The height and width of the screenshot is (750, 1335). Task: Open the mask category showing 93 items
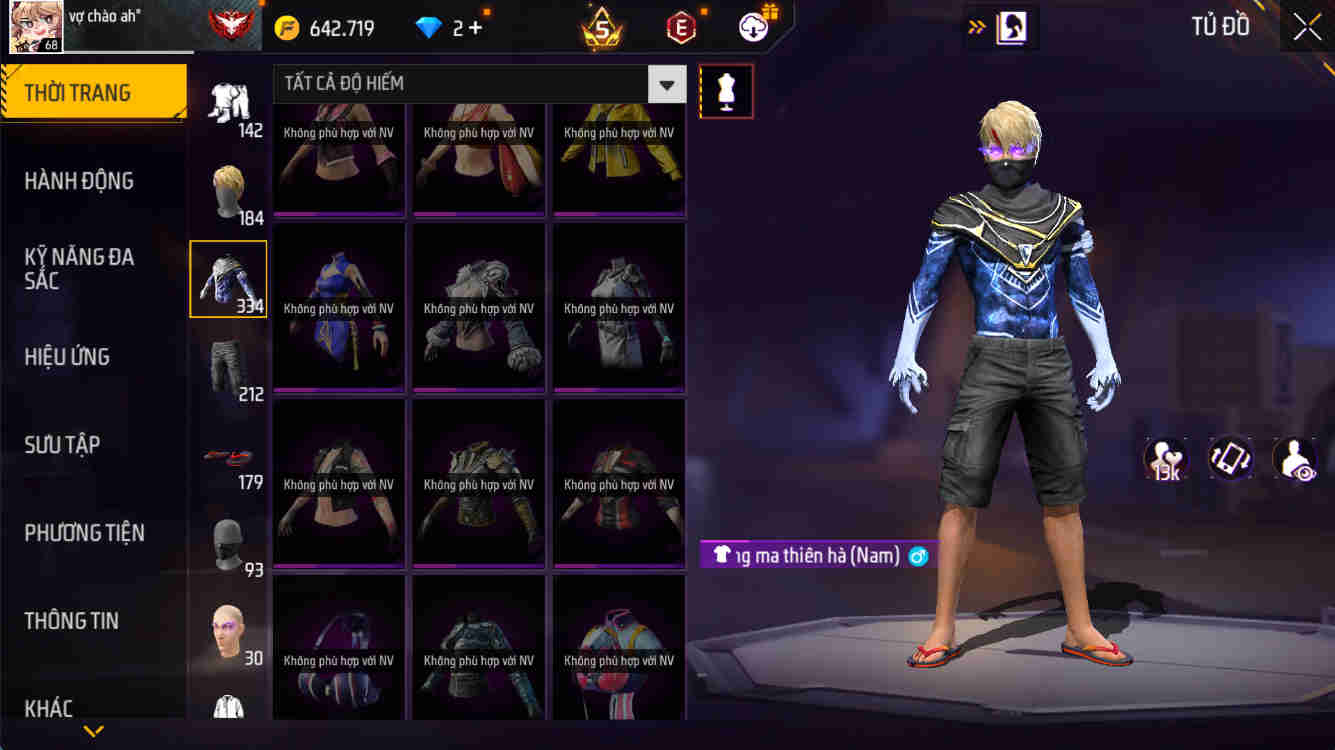point(228,544)
